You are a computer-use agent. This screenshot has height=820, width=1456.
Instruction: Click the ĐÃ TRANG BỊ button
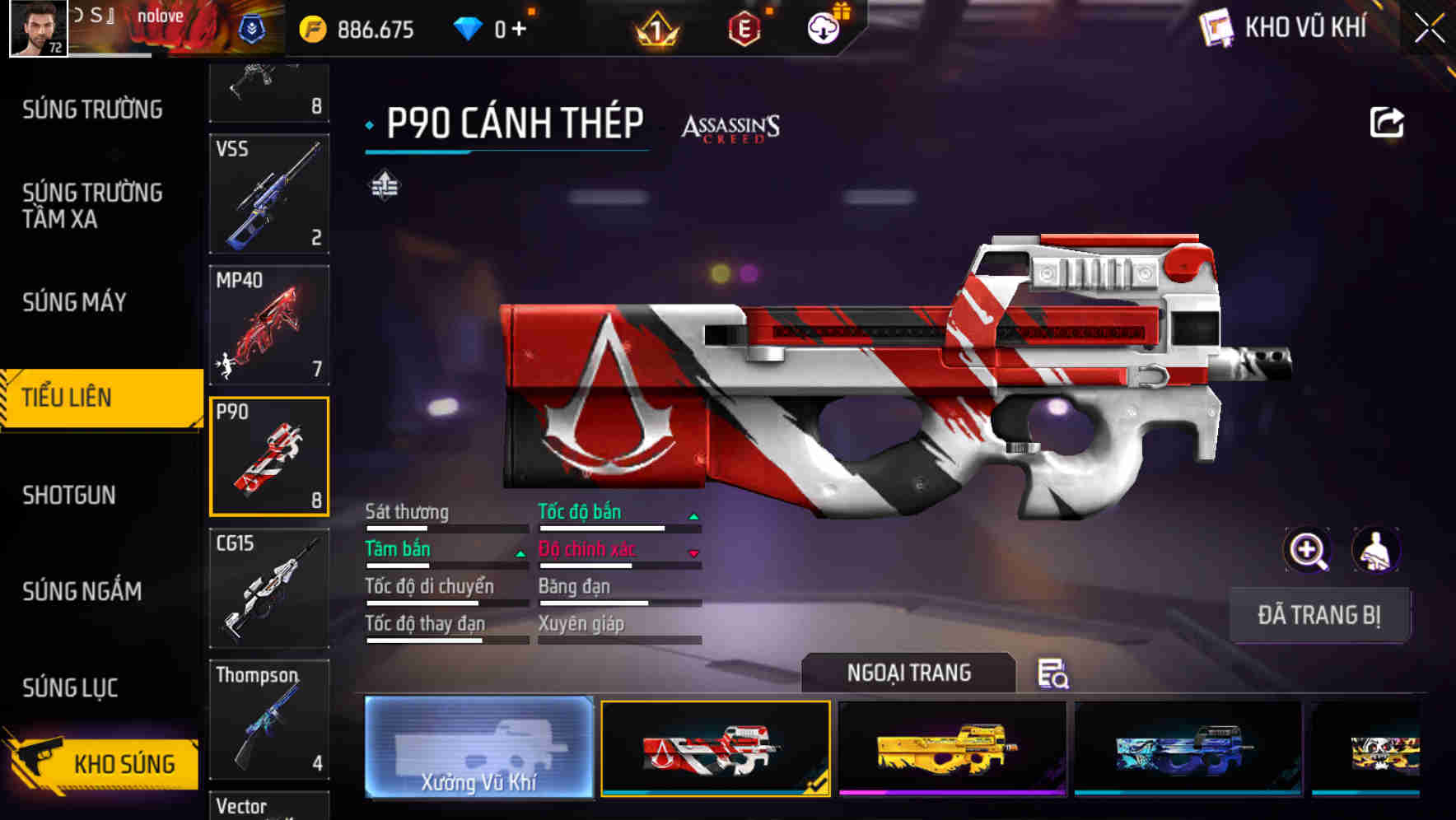point(1320,615)
